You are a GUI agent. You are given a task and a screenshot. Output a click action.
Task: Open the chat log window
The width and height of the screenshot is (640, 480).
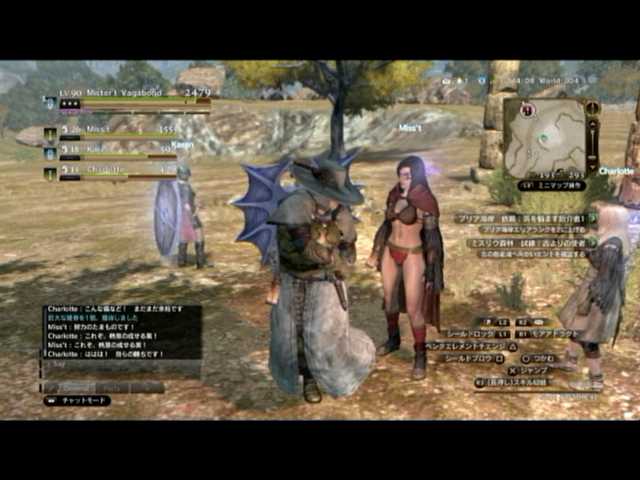[x=121, y=332]
